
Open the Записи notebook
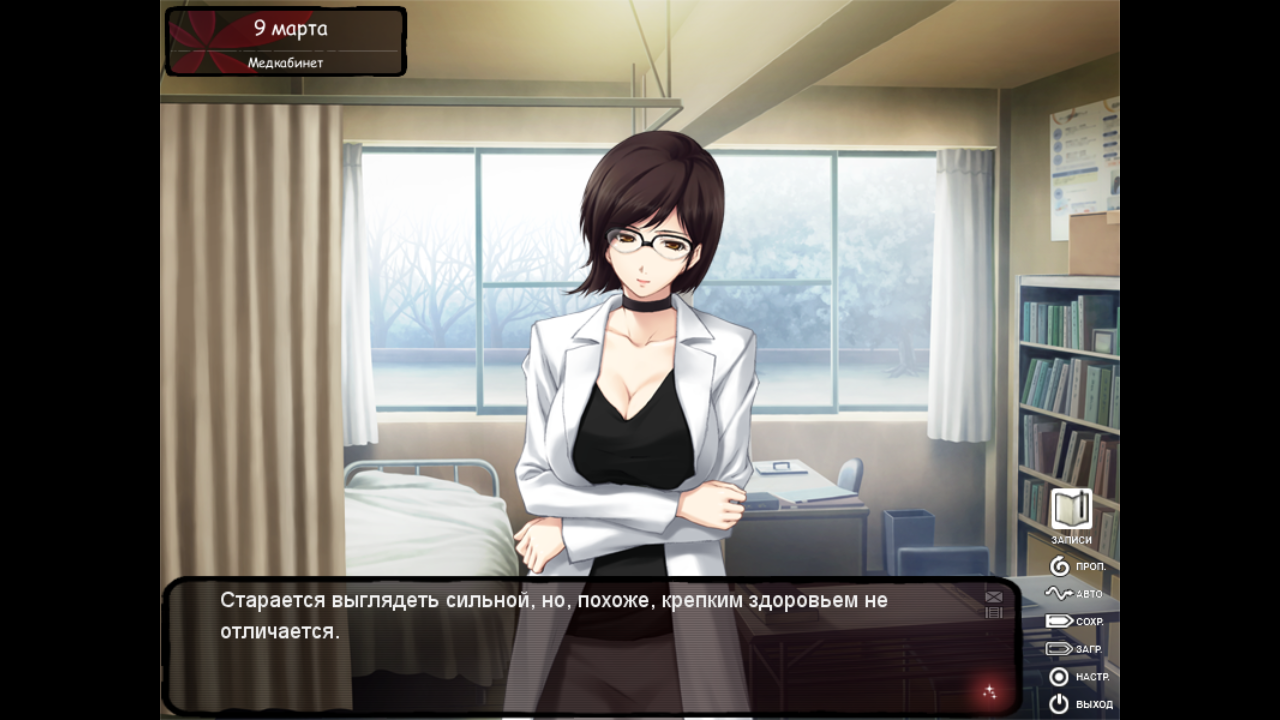point(1071,512)
